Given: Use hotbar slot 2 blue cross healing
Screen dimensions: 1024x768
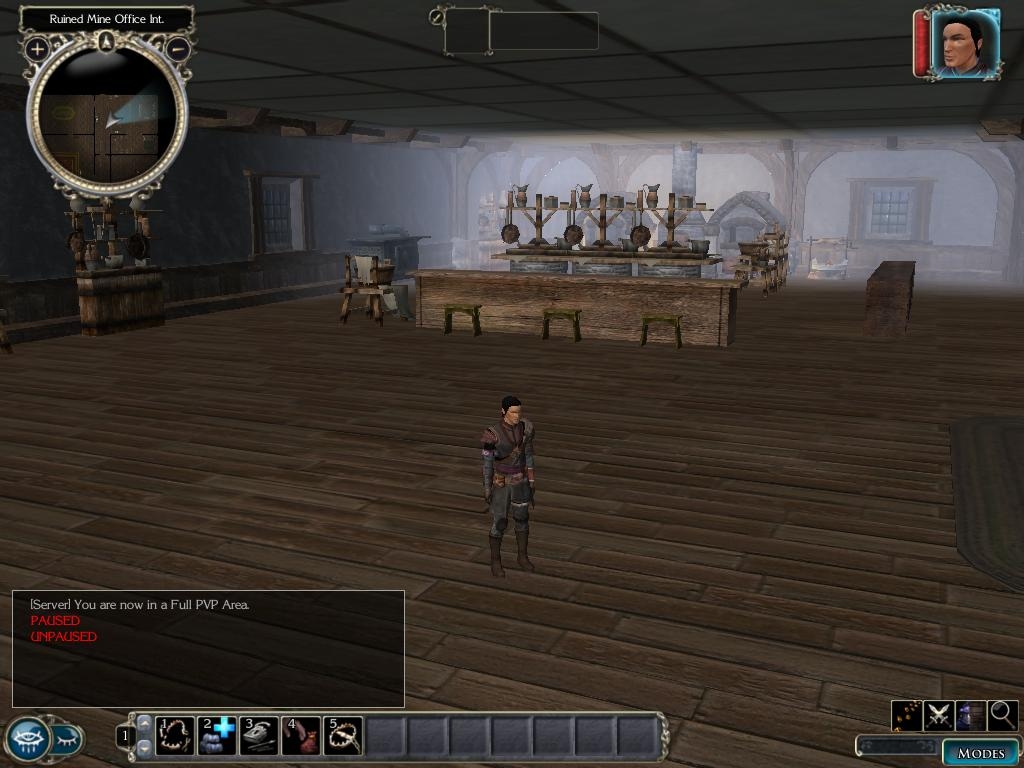Looking at the screenshot, I should tap(217, 736).
